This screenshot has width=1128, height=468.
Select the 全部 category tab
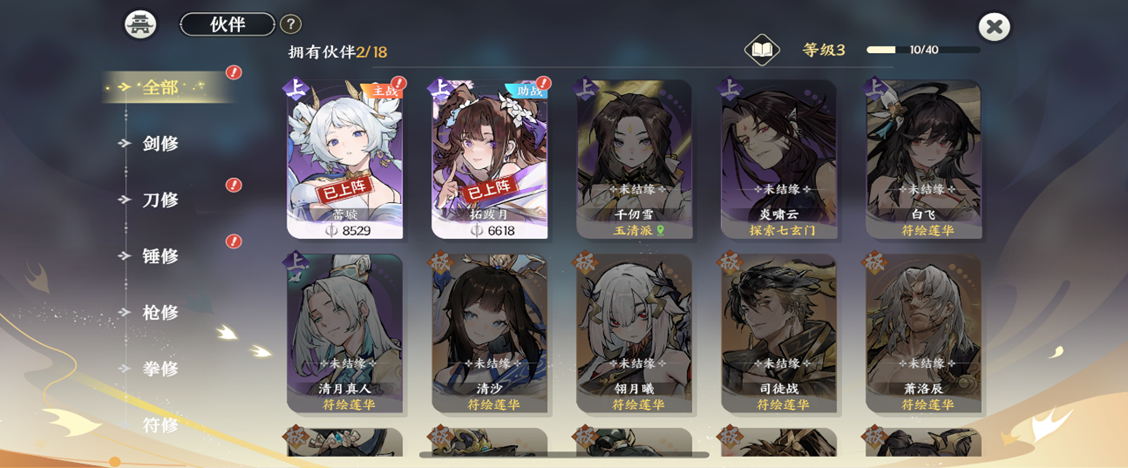click(x=160, y=87)
